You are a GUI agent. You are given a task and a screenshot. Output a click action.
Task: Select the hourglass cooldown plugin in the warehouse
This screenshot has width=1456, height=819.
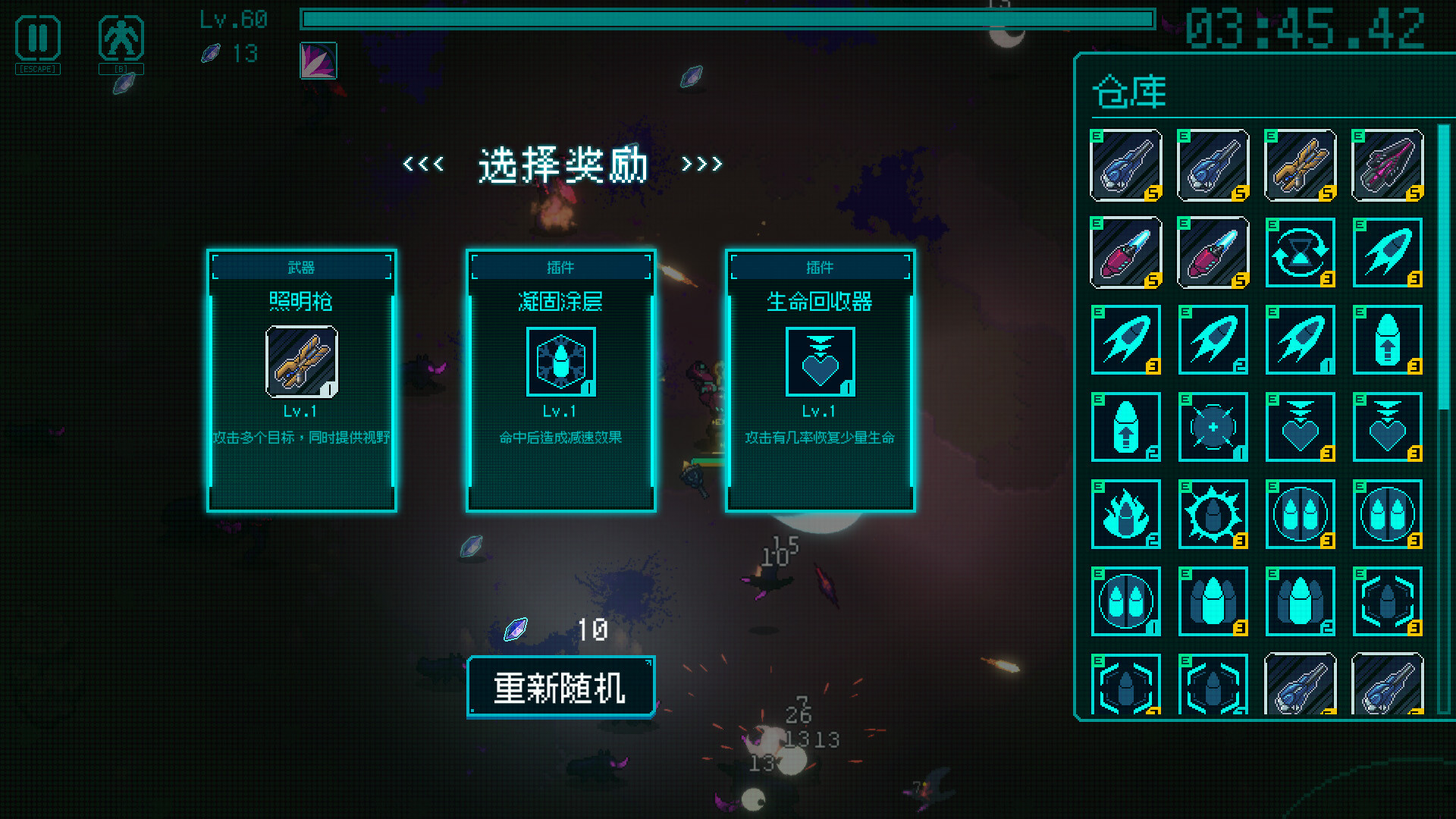(1300, 253)
